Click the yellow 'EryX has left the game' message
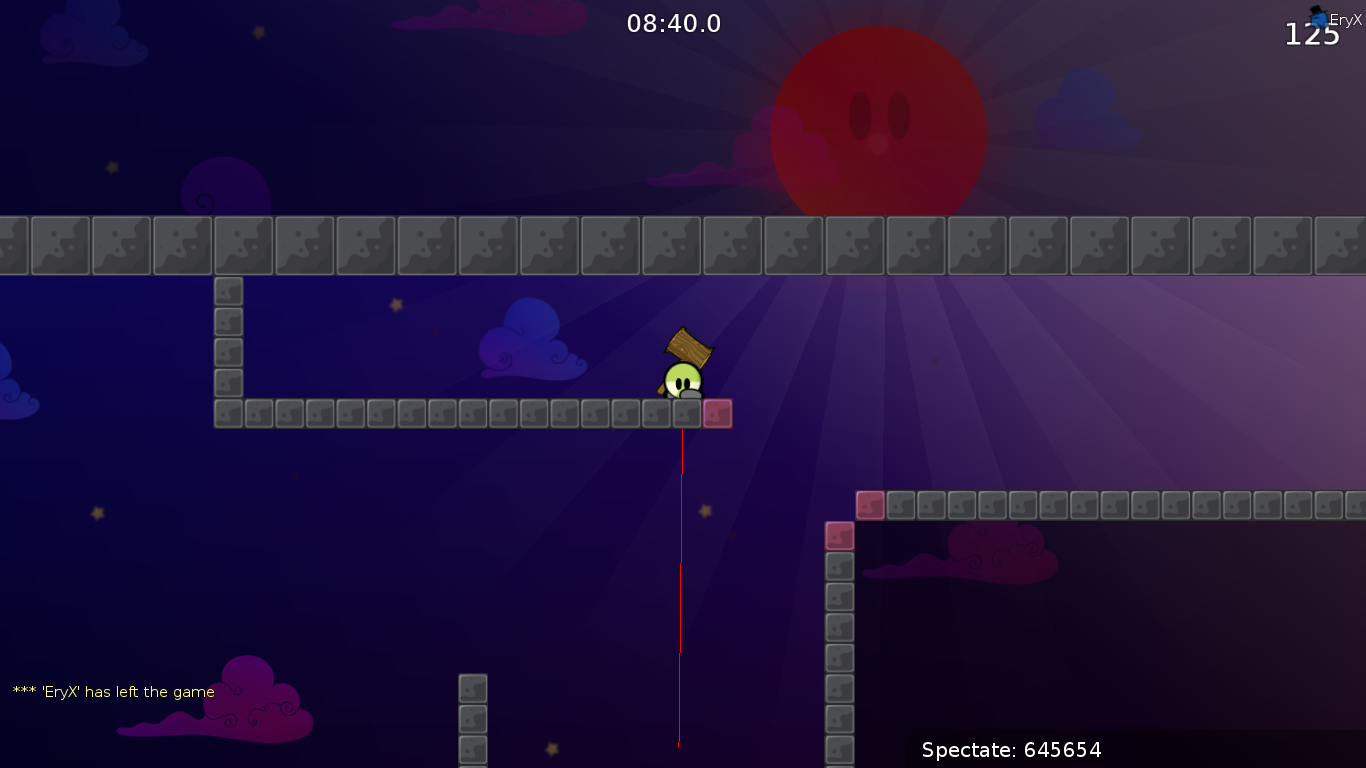The image size is (1366, 768). click(x=112, y=691)
